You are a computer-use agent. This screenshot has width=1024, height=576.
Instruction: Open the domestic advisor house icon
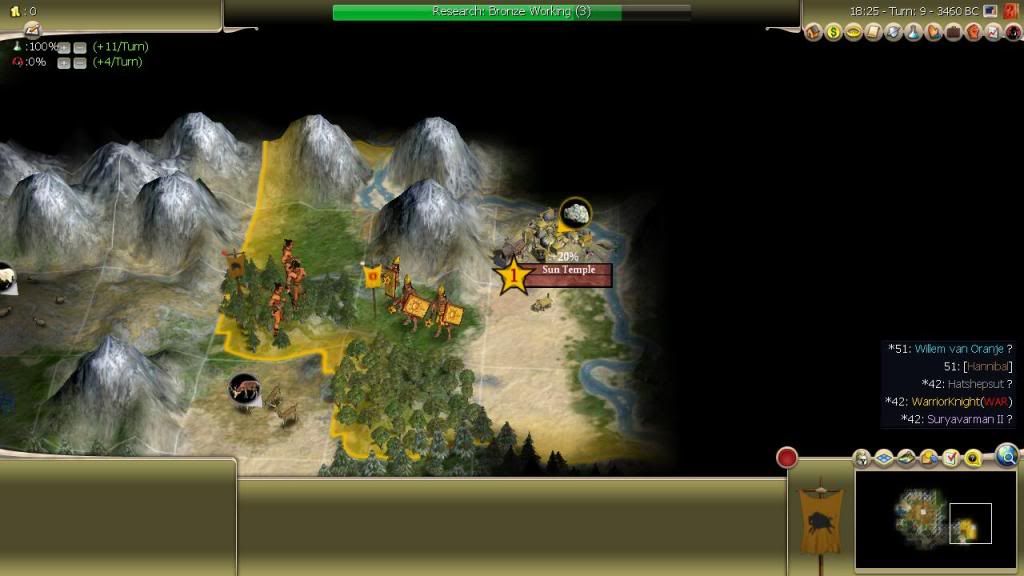coord(813,33)
